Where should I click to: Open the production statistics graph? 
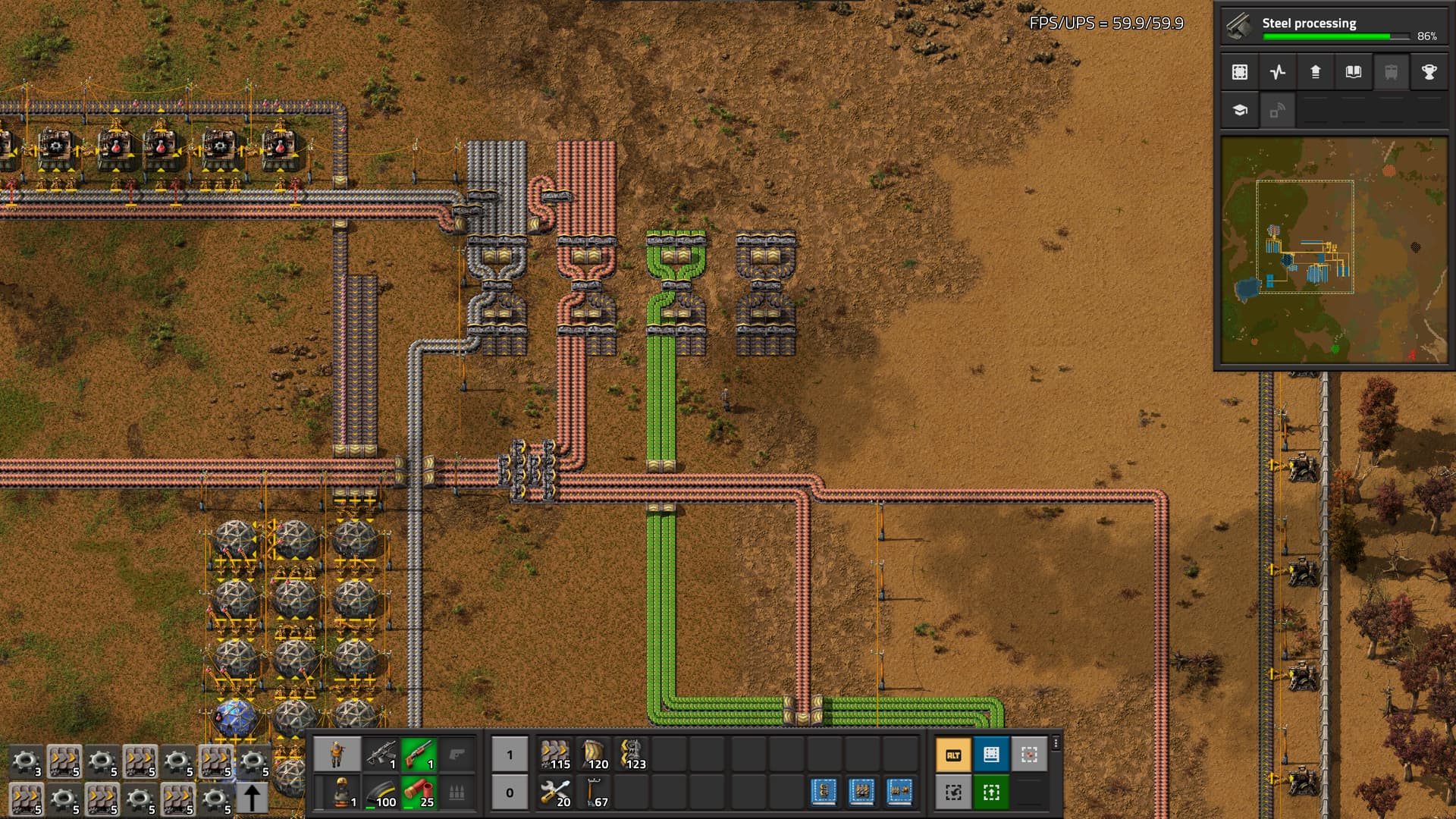pyautogui.click(x=1278, y=72)
